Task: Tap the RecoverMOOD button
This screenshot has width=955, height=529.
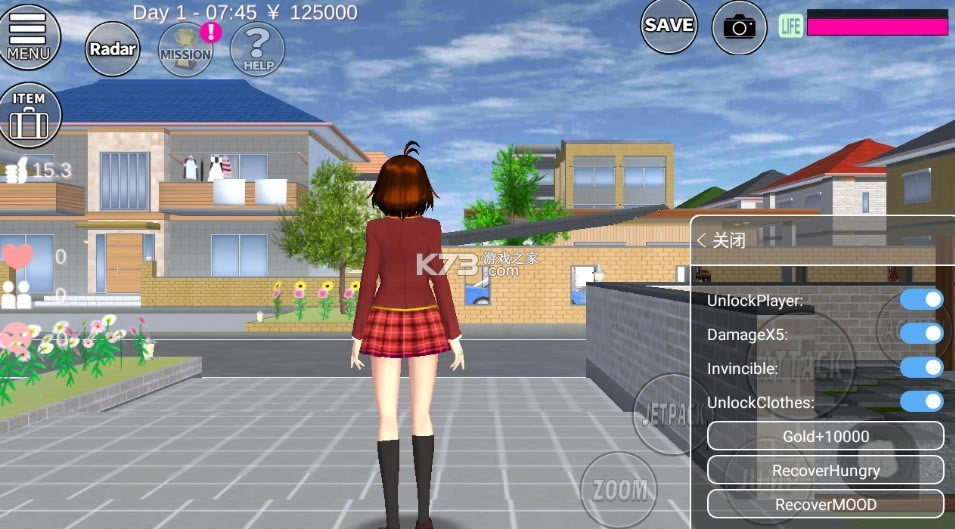Action: tap(825, 504)
